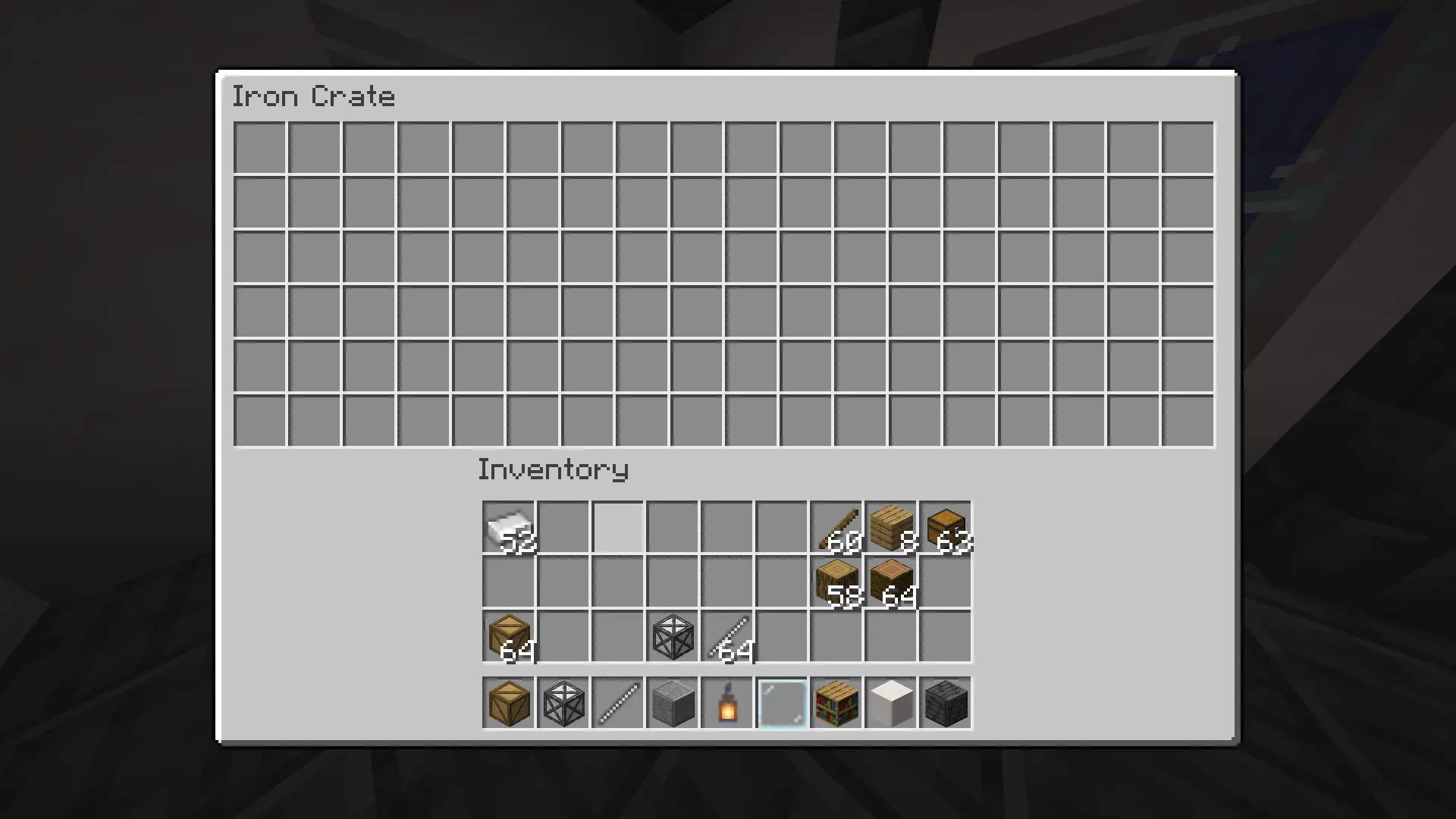The height and width of the screenshot is (819, 1456).
Task: Select the stack of 60 sticks
Action: tap(836, 529)
